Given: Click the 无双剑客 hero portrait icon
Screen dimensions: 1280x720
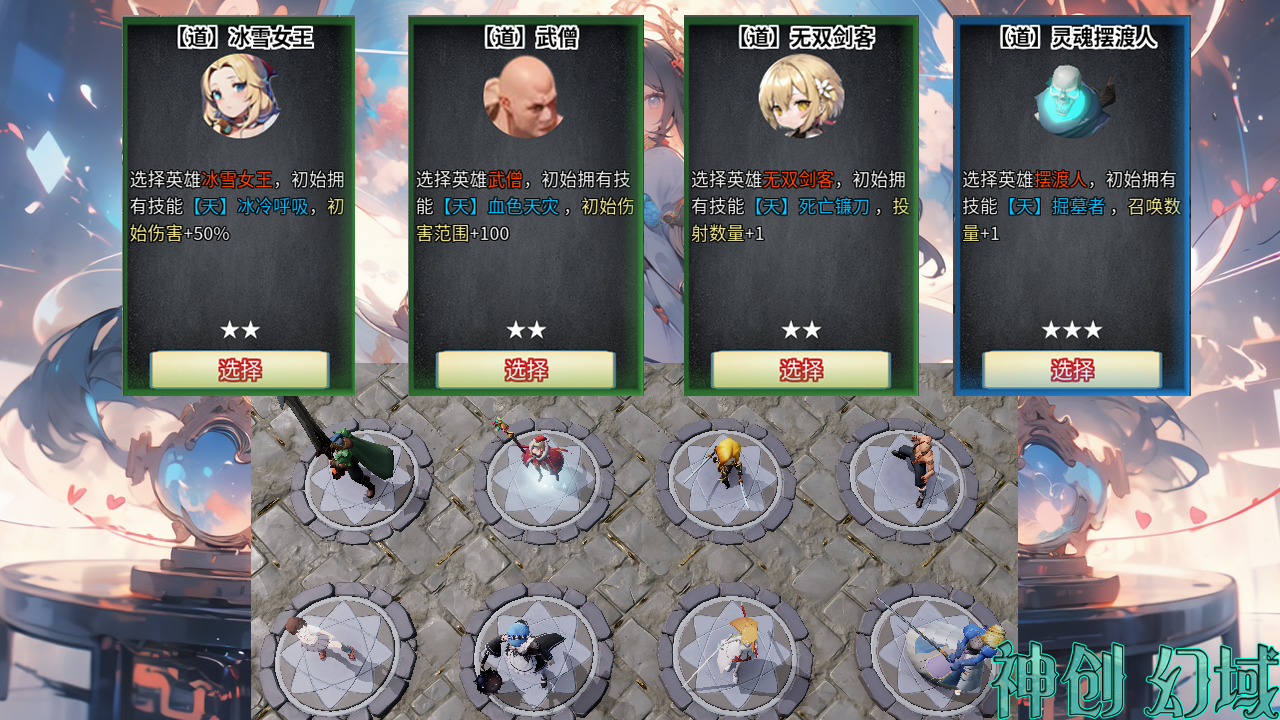Looking at the screenshot, I should click(800, 96).
